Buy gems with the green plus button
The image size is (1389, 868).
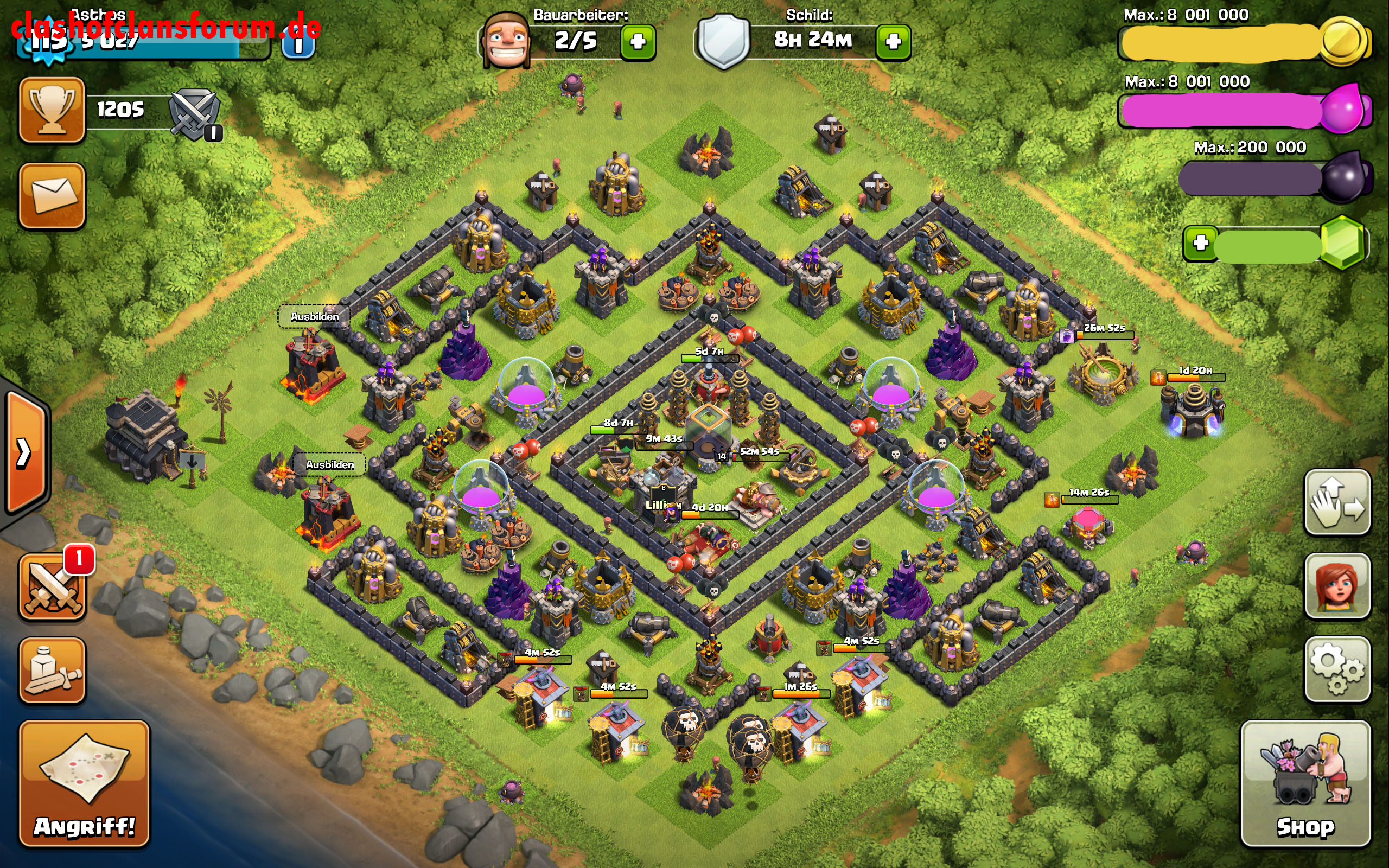[x=1200, y=244]
